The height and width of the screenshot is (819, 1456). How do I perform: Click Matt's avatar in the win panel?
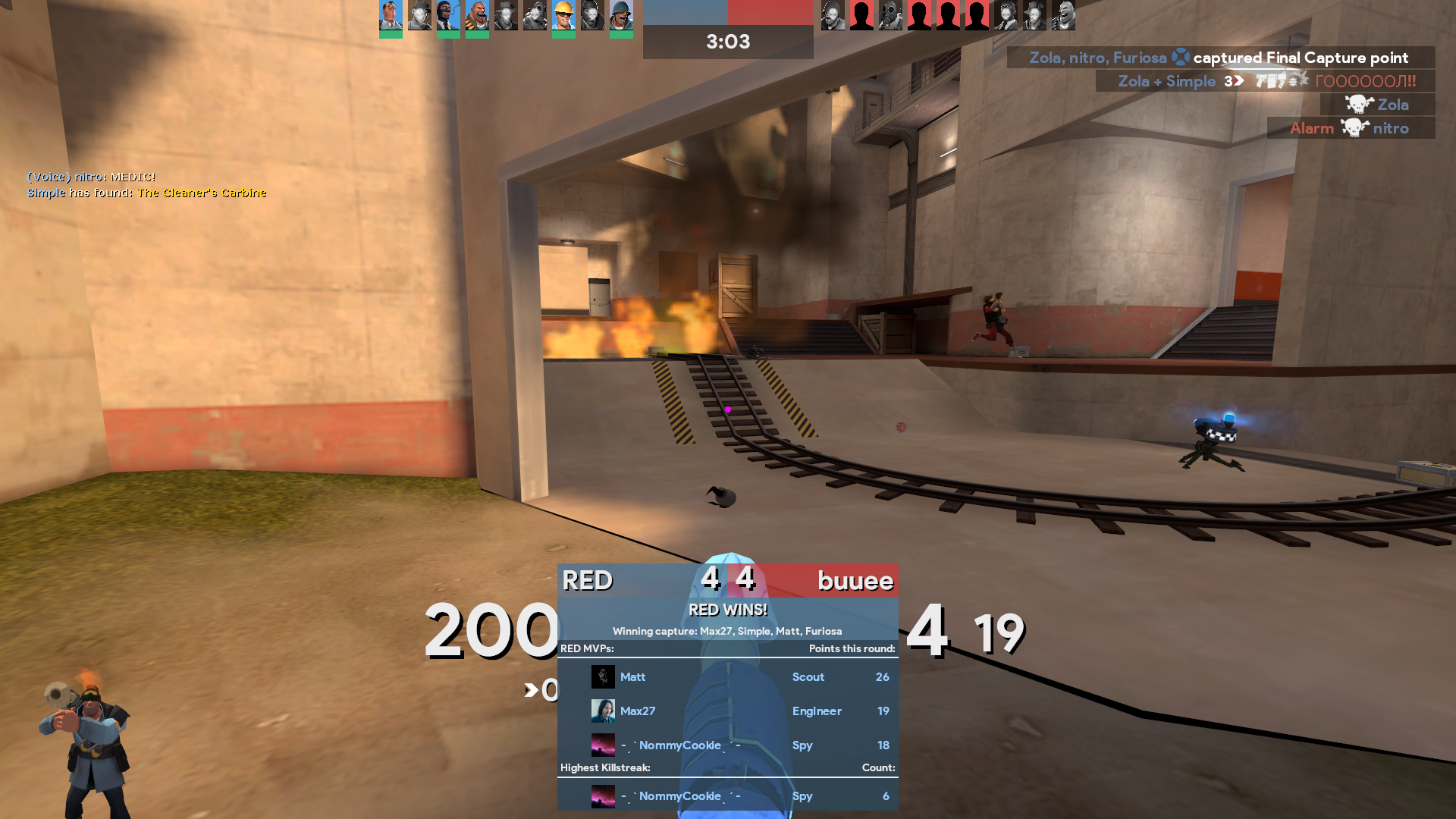coord(603,676)
